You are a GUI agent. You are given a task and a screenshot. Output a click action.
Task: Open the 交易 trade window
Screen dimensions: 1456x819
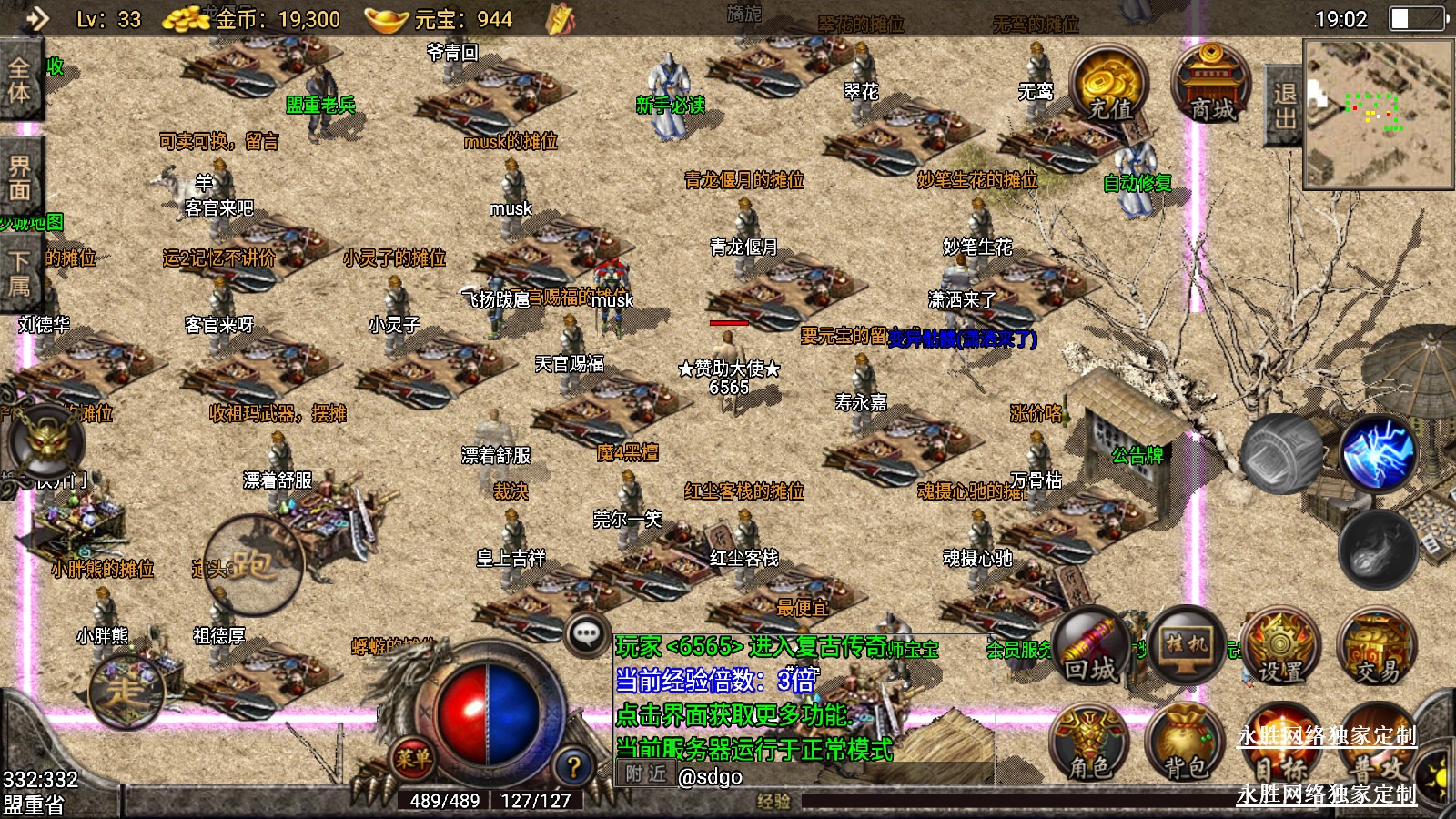click(1377, 649)
